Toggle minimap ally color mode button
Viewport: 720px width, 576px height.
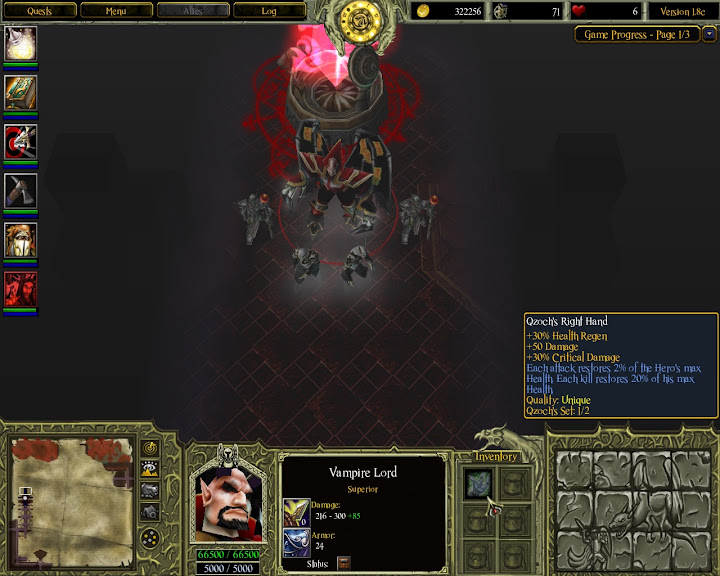[x=150, y=490]
